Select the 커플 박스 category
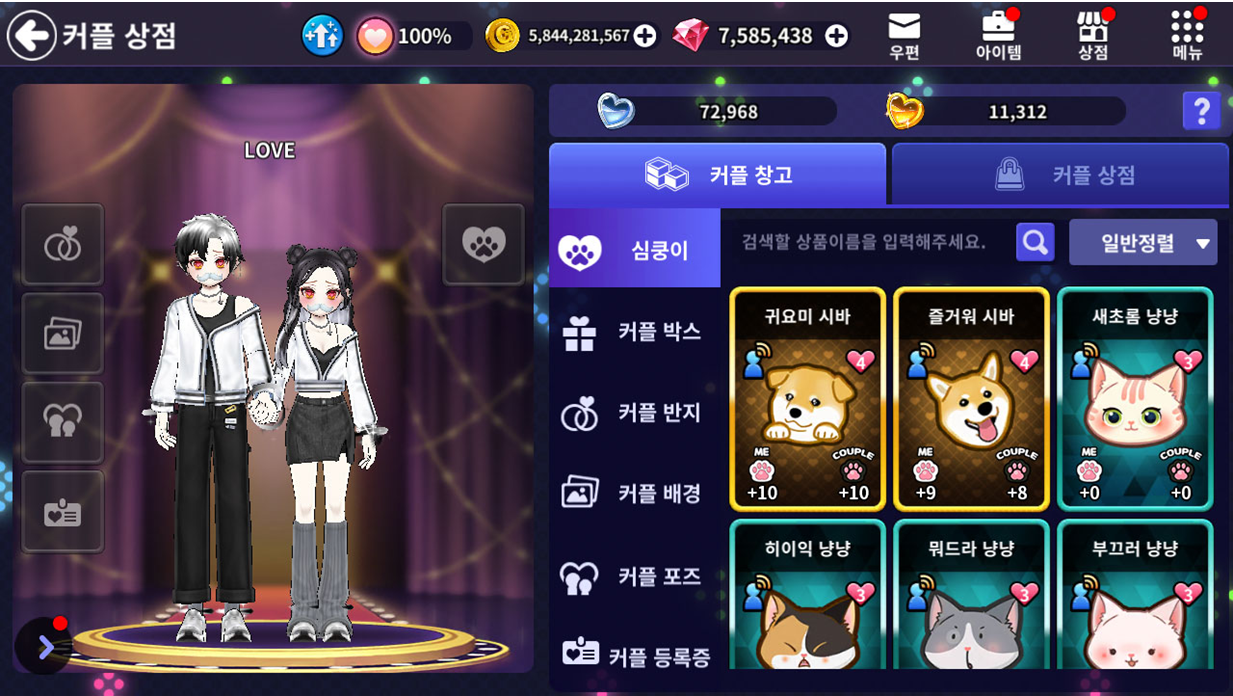 (x=635, y=332)
